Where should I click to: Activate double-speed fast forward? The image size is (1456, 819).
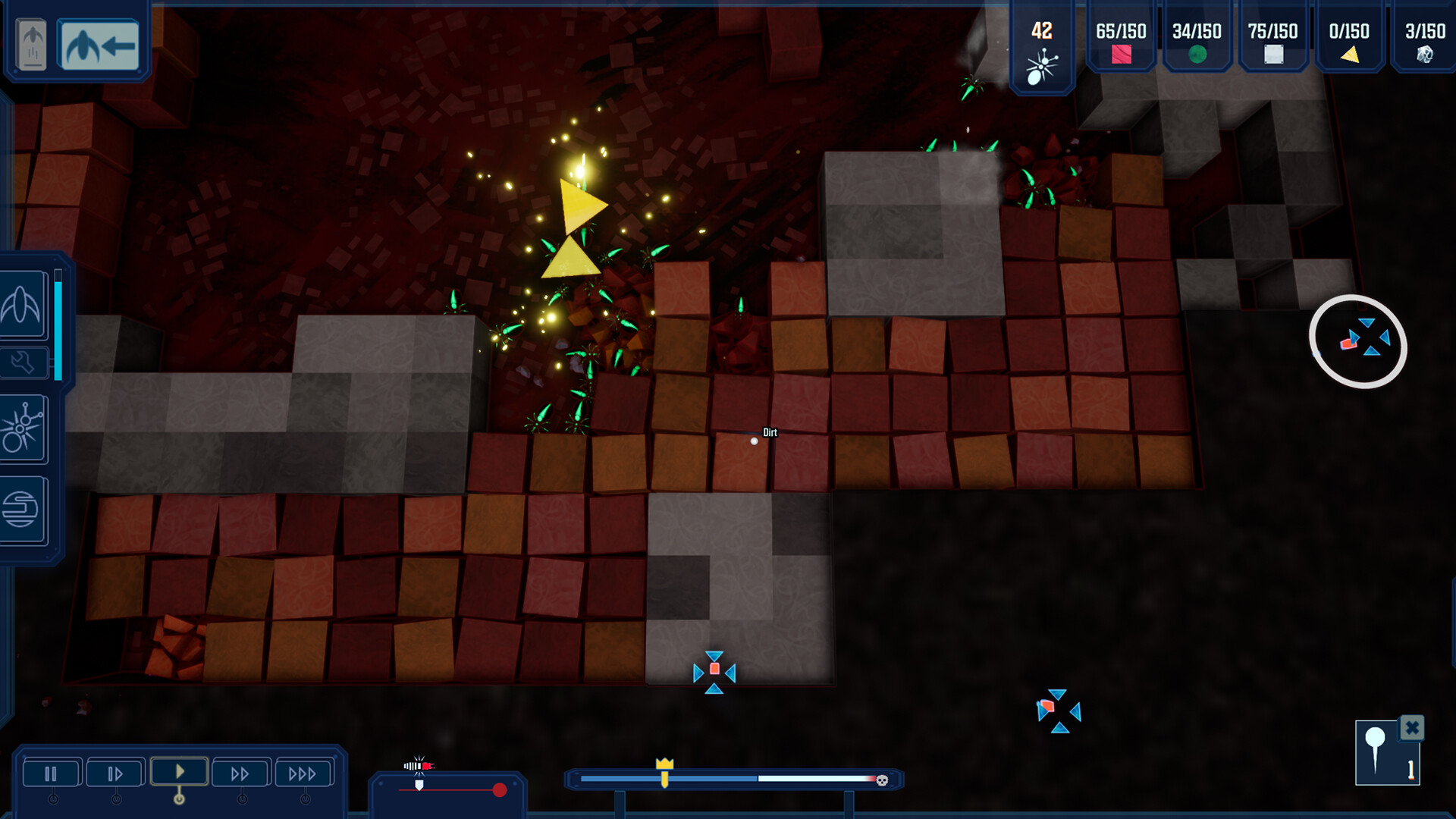coord(241,772)
